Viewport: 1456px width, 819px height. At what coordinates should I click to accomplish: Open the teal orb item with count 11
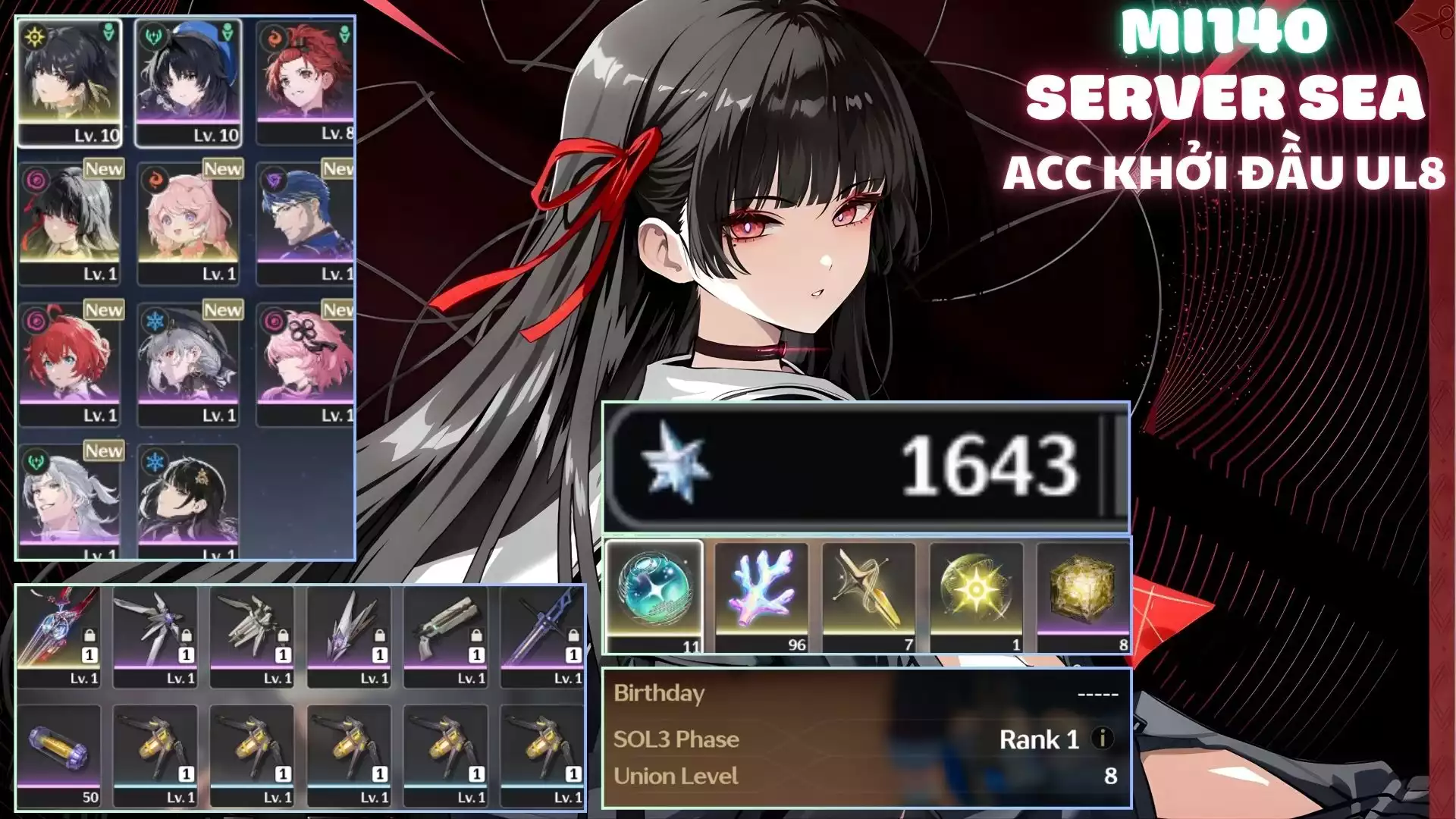tap(654, 596)
